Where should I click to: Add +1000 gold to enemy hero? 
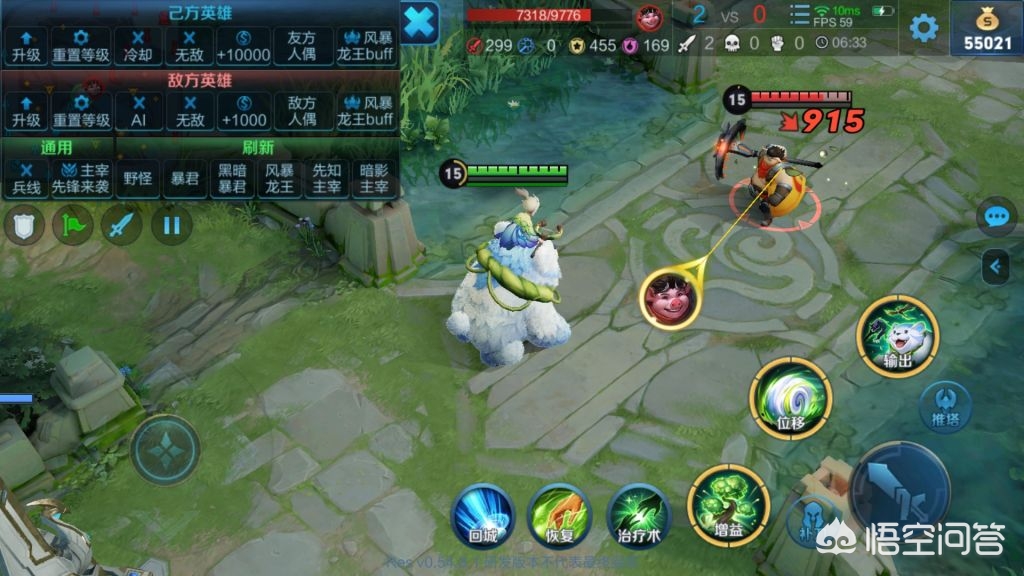pyautogui.click(x=241, y=111)
